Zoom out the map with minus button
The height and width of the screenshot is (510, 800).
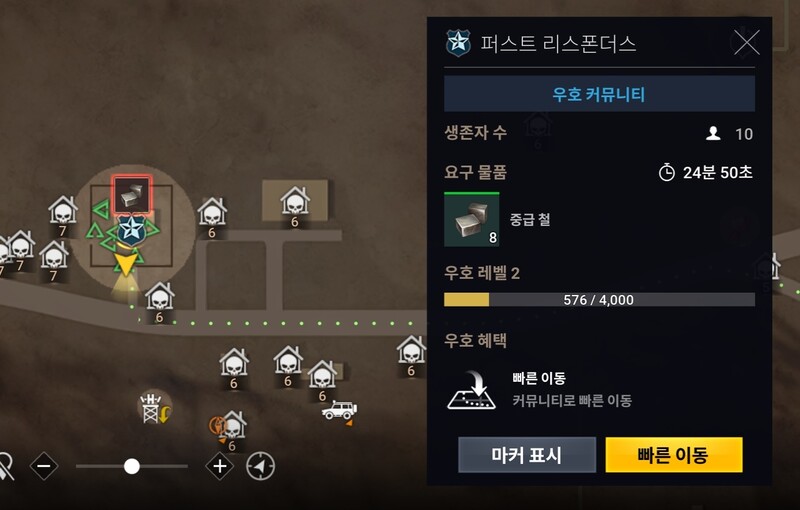[x=44, y=466]
